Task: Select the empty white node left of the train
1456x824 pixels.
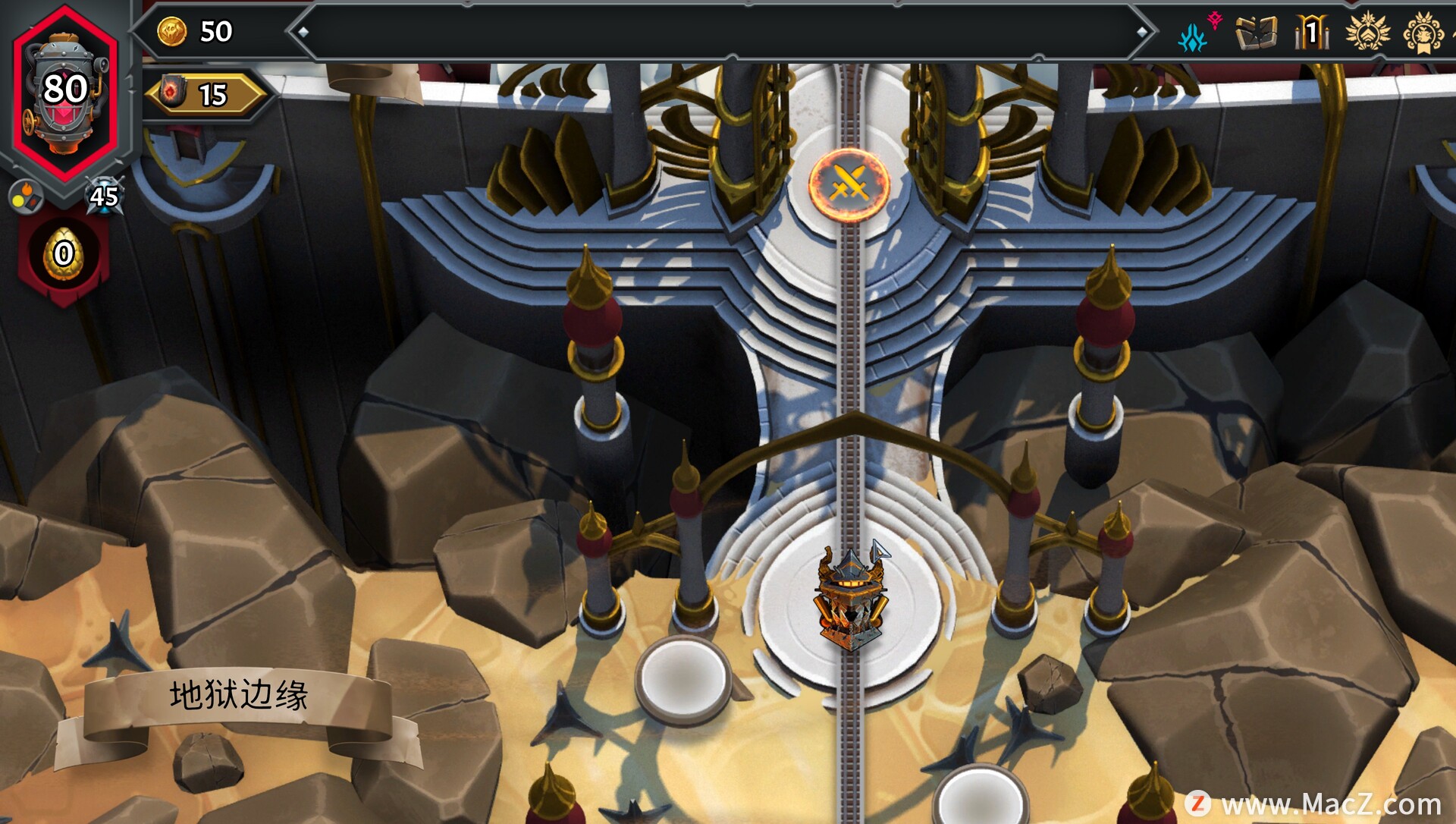Action: (x=683, y=678)
